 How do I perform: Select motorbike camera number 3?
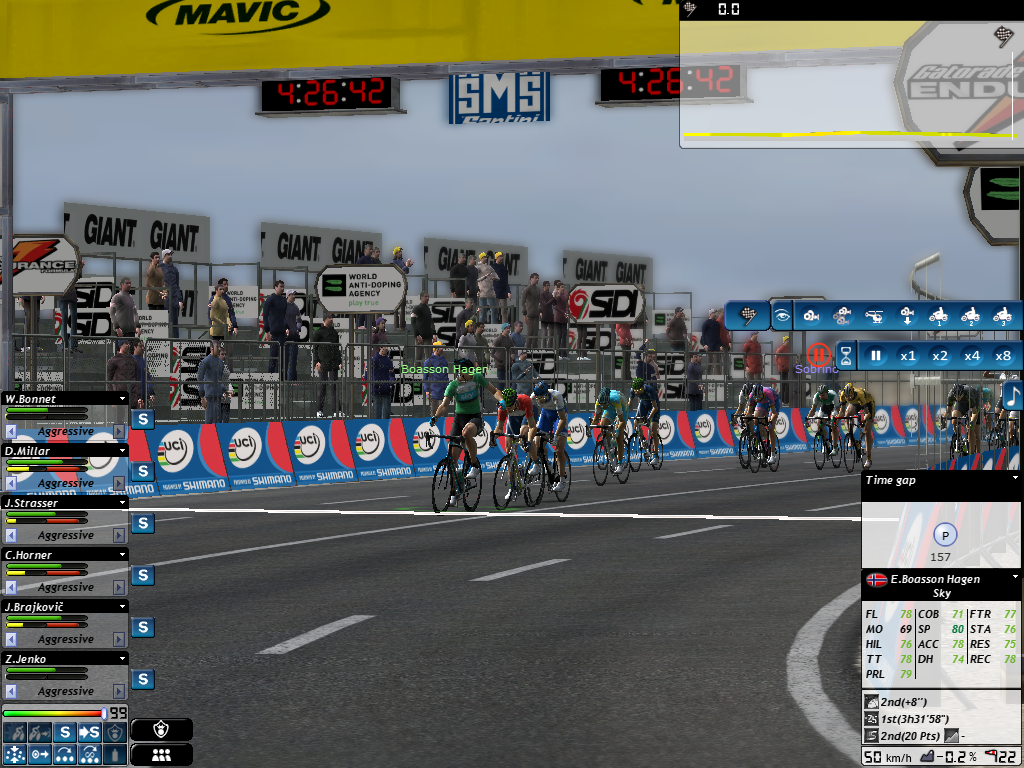1001,316
